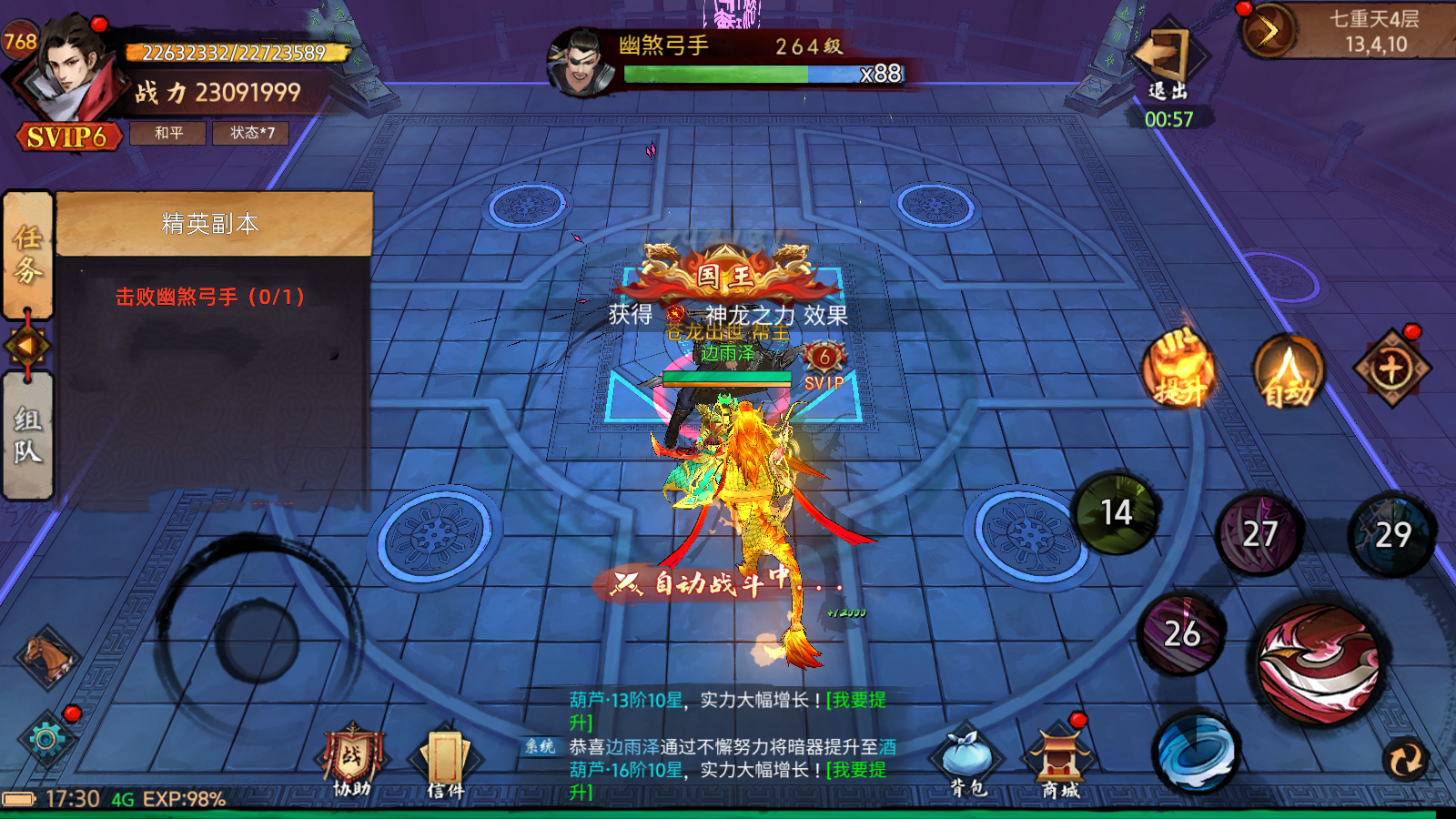Viewport: 1456px width, 819px height.
Task: Expand the diamond plus menu button
Action: point(1391,369)
